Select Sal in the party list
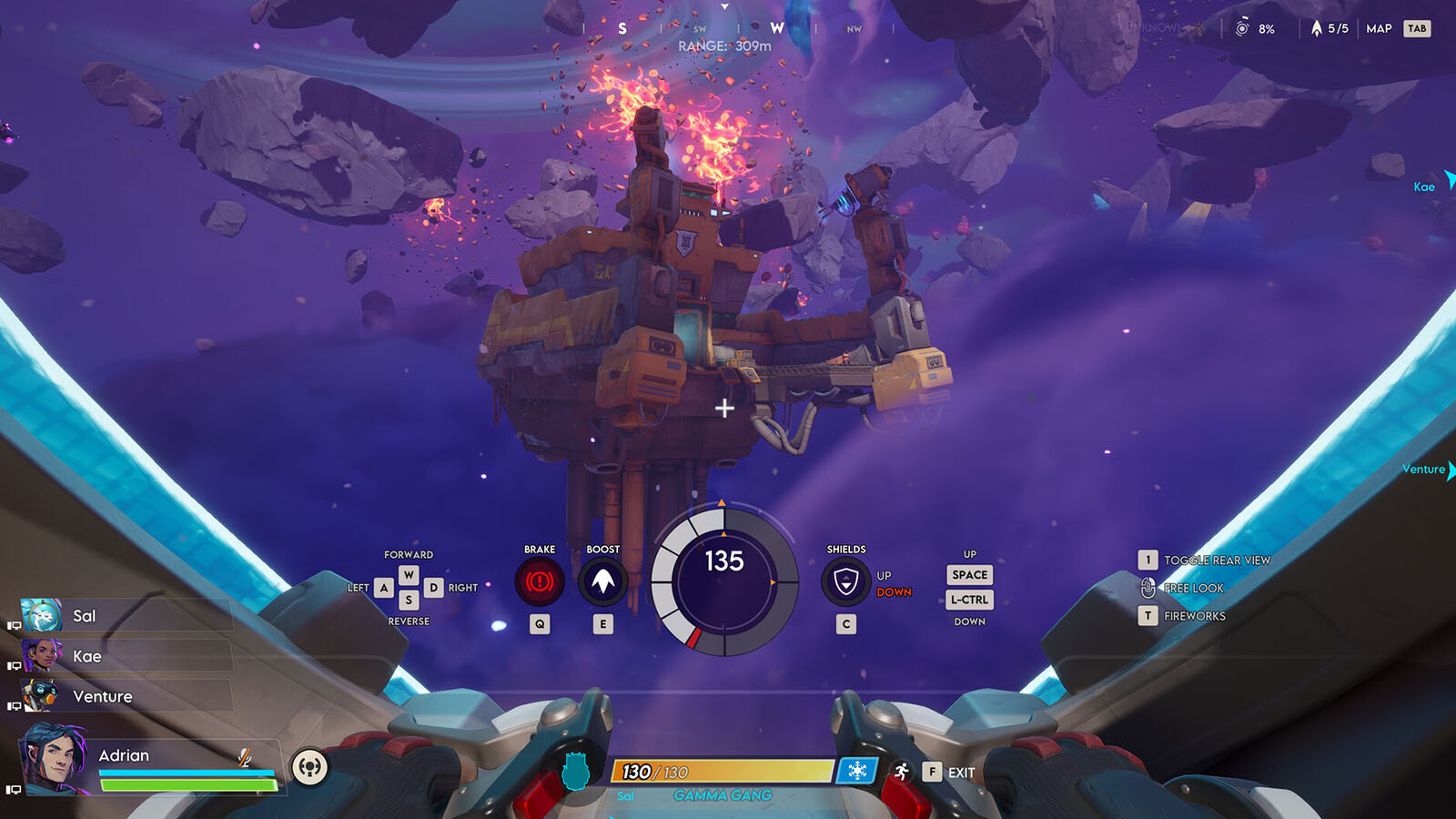The height and width of the screenshot is (819, 1456). tap(84, 616)
